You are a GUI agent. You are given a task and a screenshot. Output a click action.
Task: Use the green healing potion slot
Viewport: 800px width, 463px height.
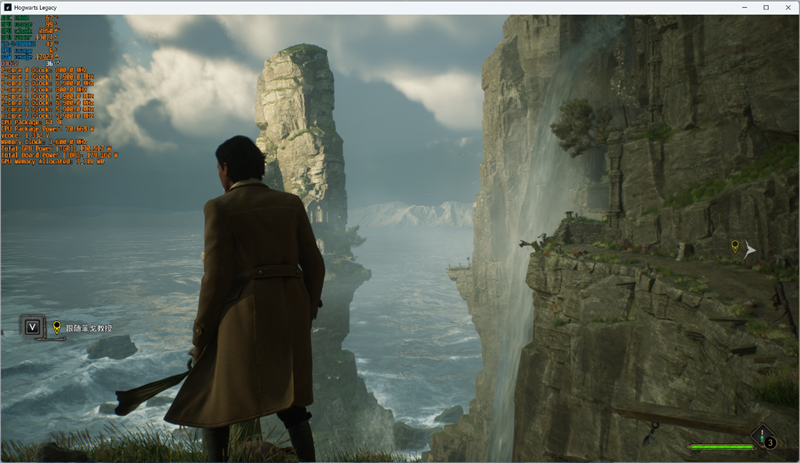pos(764,436)
